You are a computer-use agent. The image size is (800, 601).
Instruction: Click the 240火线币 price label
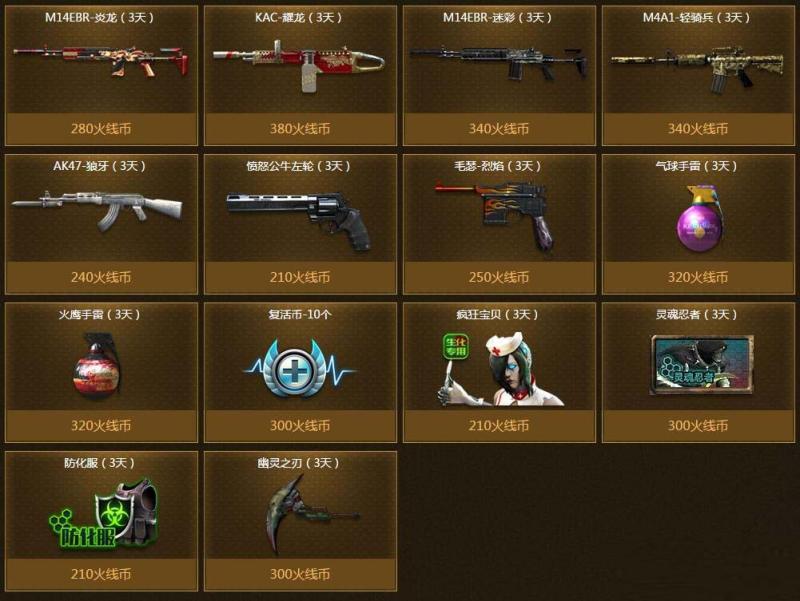pyautogui.click(x=100, y=277)
